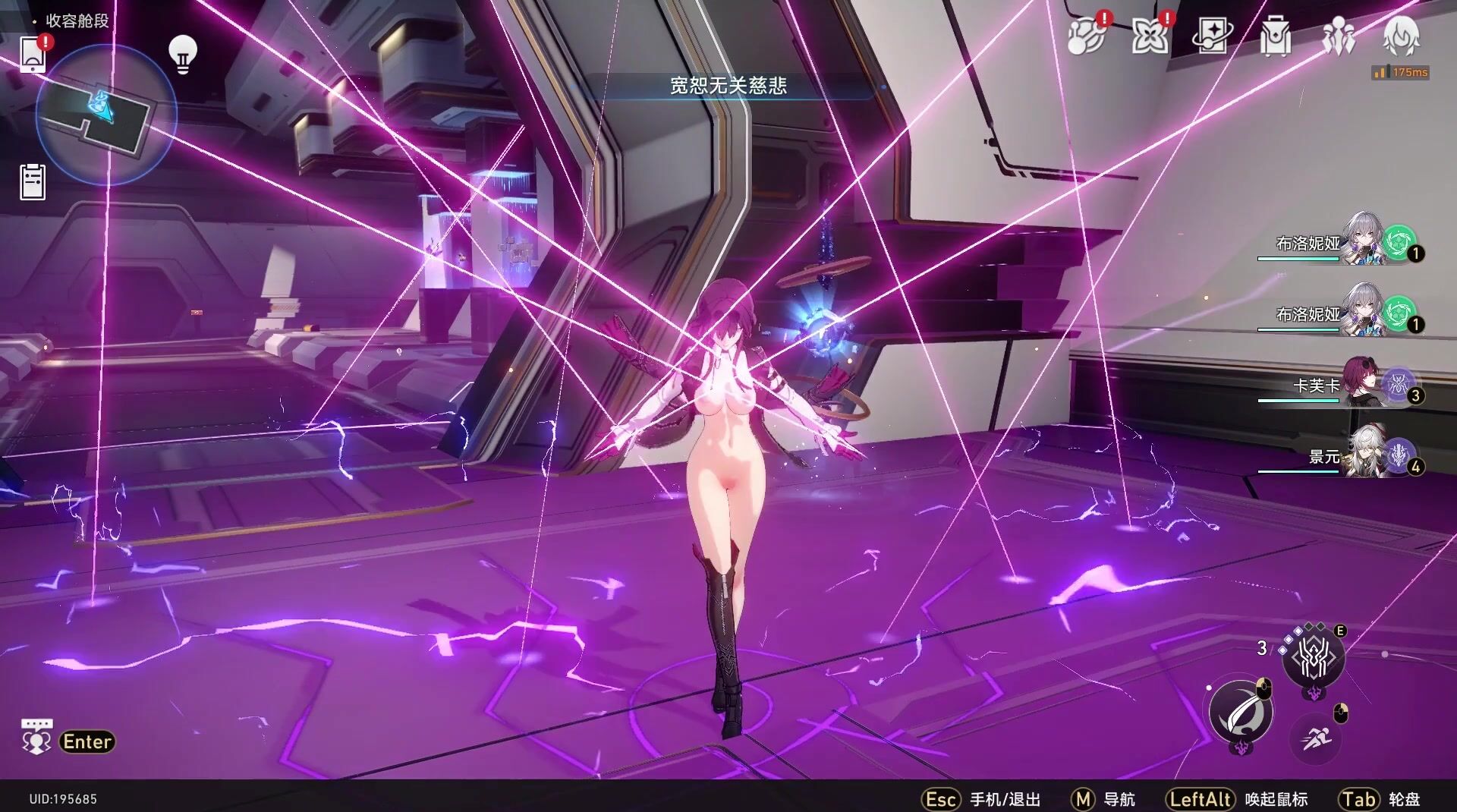Viewport: 1457px width, 812px height.
Task: Open the phone menu icon
Action: [x=33, y=53]
